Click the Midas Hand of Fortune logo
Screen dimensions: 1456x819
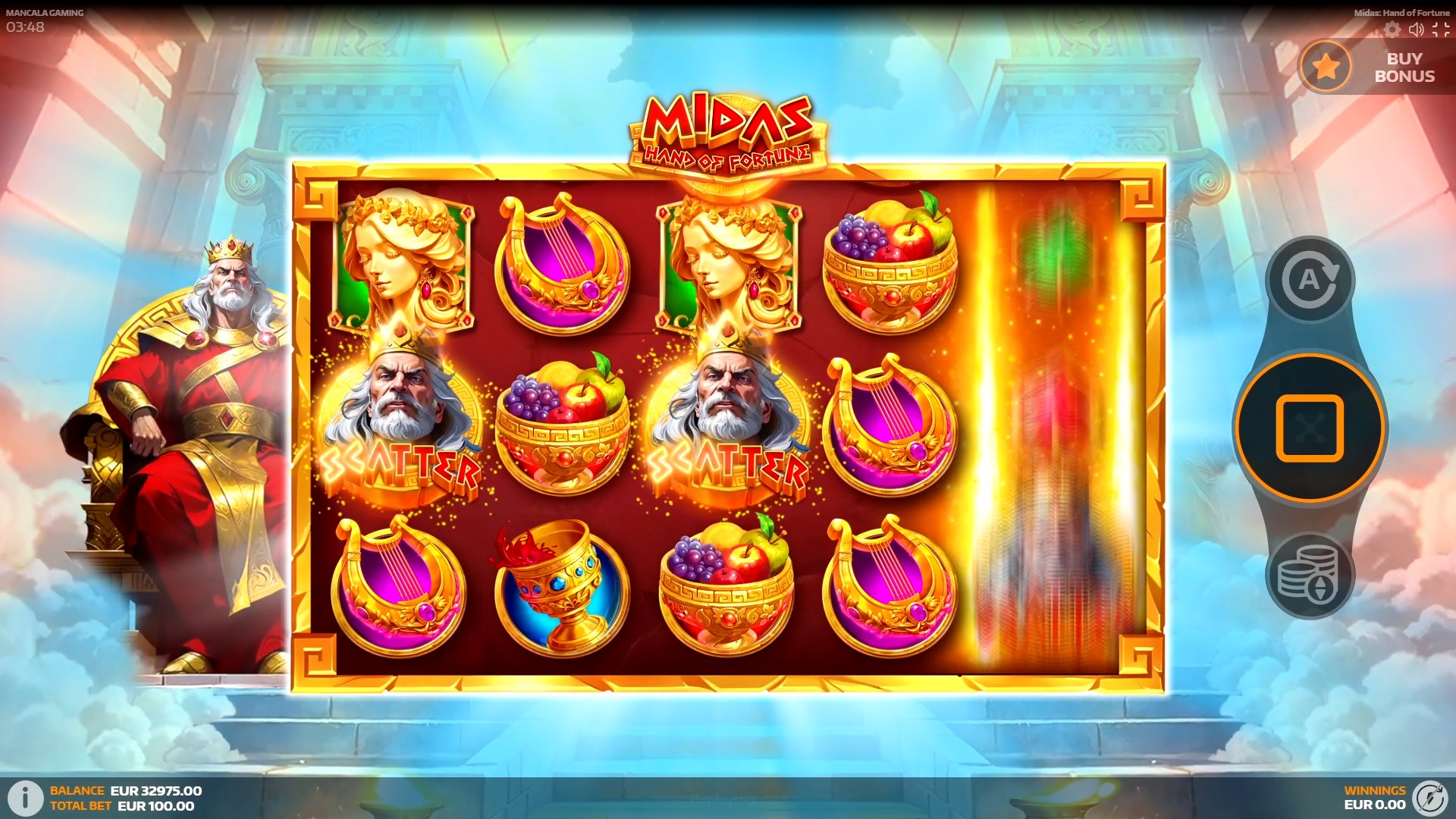pyautogui.click(x=726, y=125)
